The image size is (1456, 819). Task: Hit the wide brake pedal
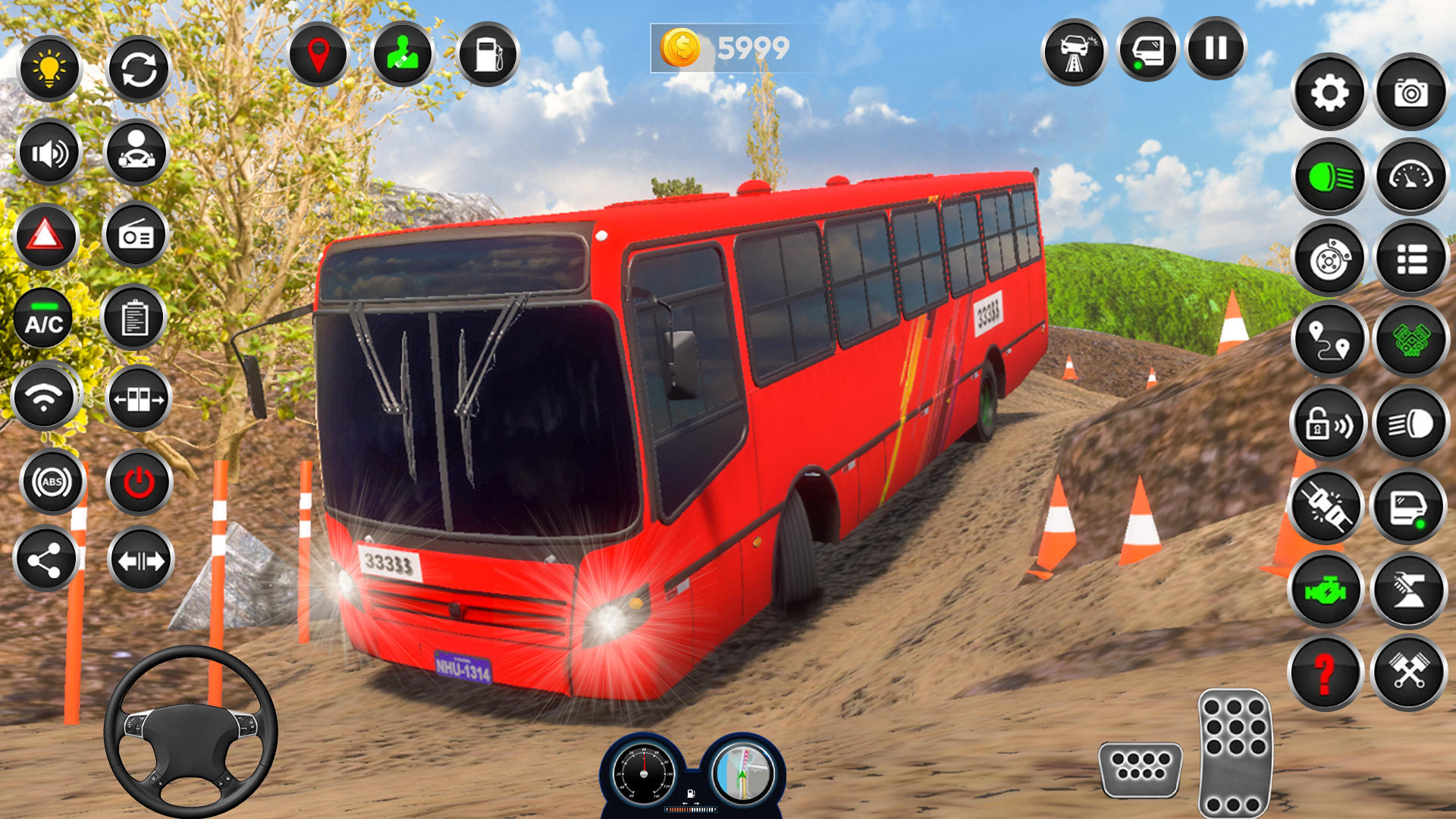pos(1140,768)
